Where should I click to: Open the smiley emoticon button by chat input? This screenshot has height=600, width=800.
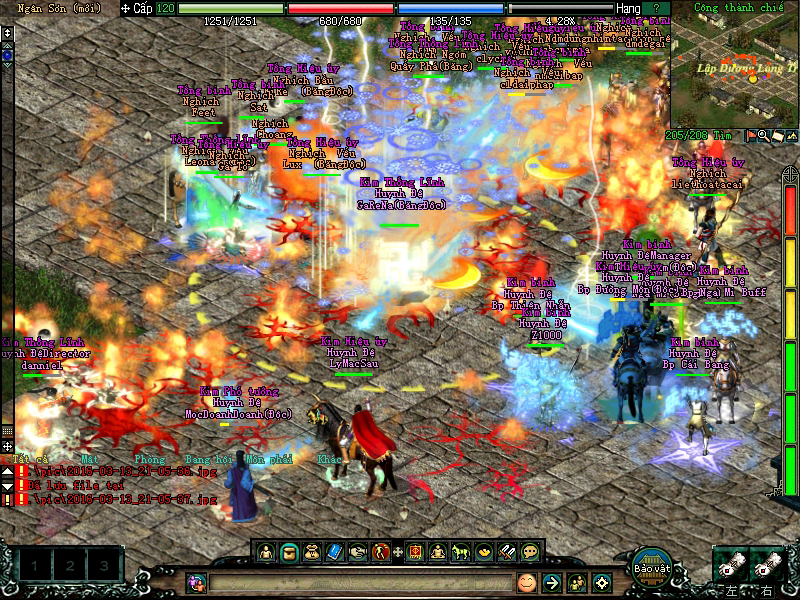tap(526, 582)
